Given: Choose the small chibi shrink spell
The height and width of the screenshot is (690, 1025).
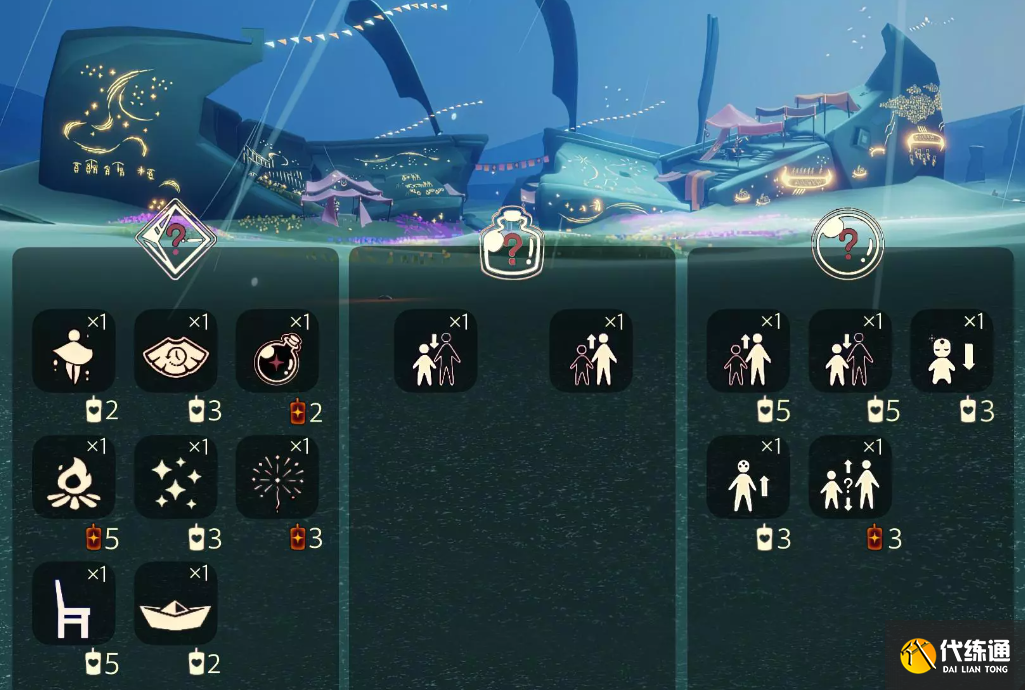Looking at the screenshot, I should tap(951, 351).
